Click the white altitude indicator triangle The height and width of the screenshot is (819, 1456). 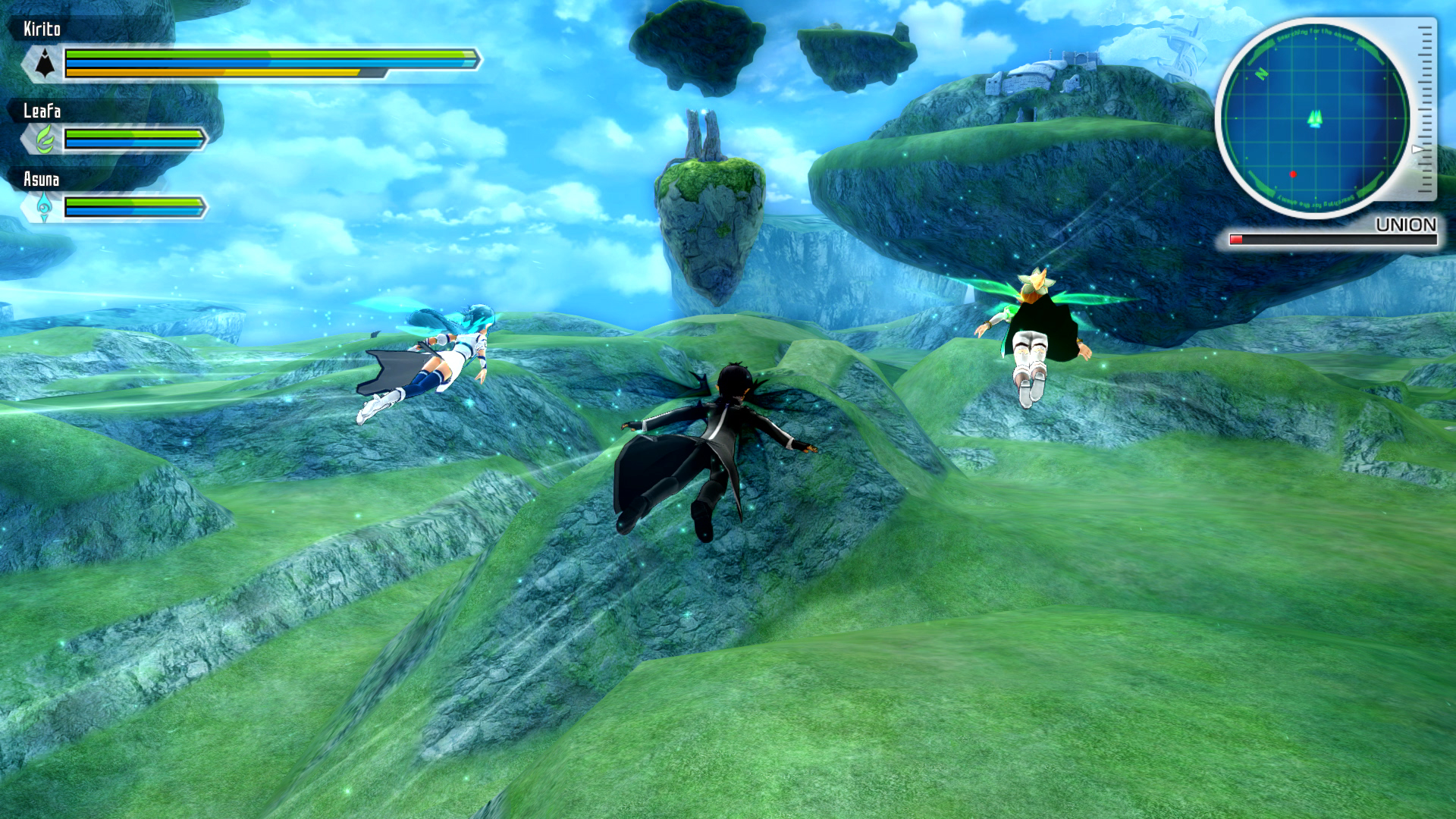(1417, 149)
